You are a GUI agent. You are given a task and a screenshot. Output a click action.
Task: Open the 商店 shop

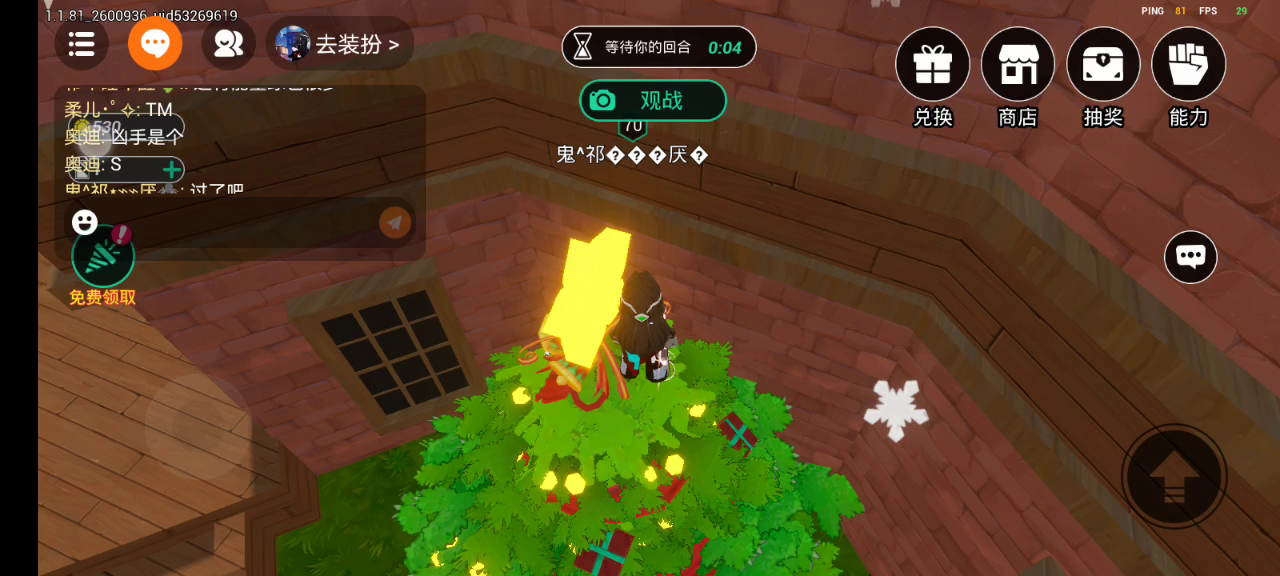(1018, 65)
